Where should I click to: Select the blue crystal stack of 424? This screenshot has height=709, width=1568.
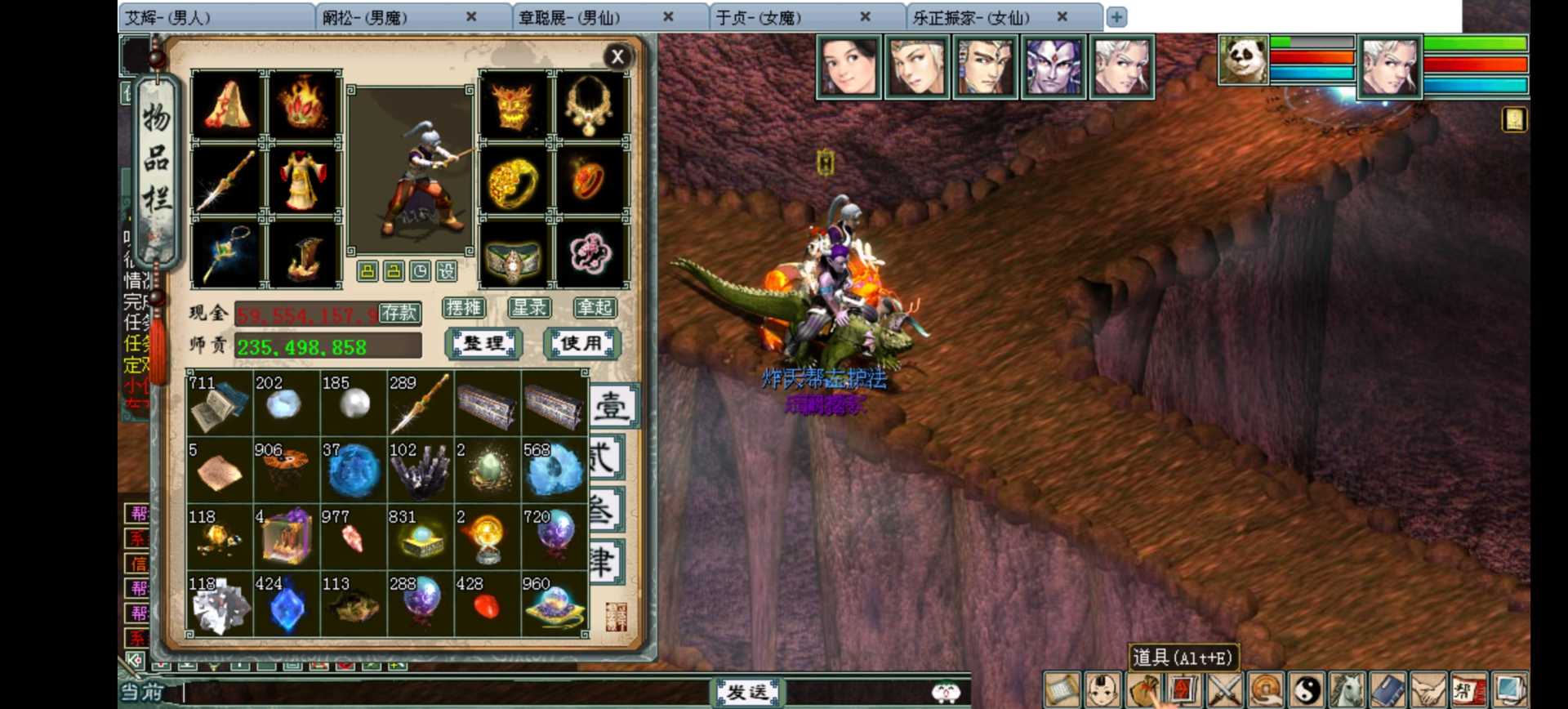point(287,605)
